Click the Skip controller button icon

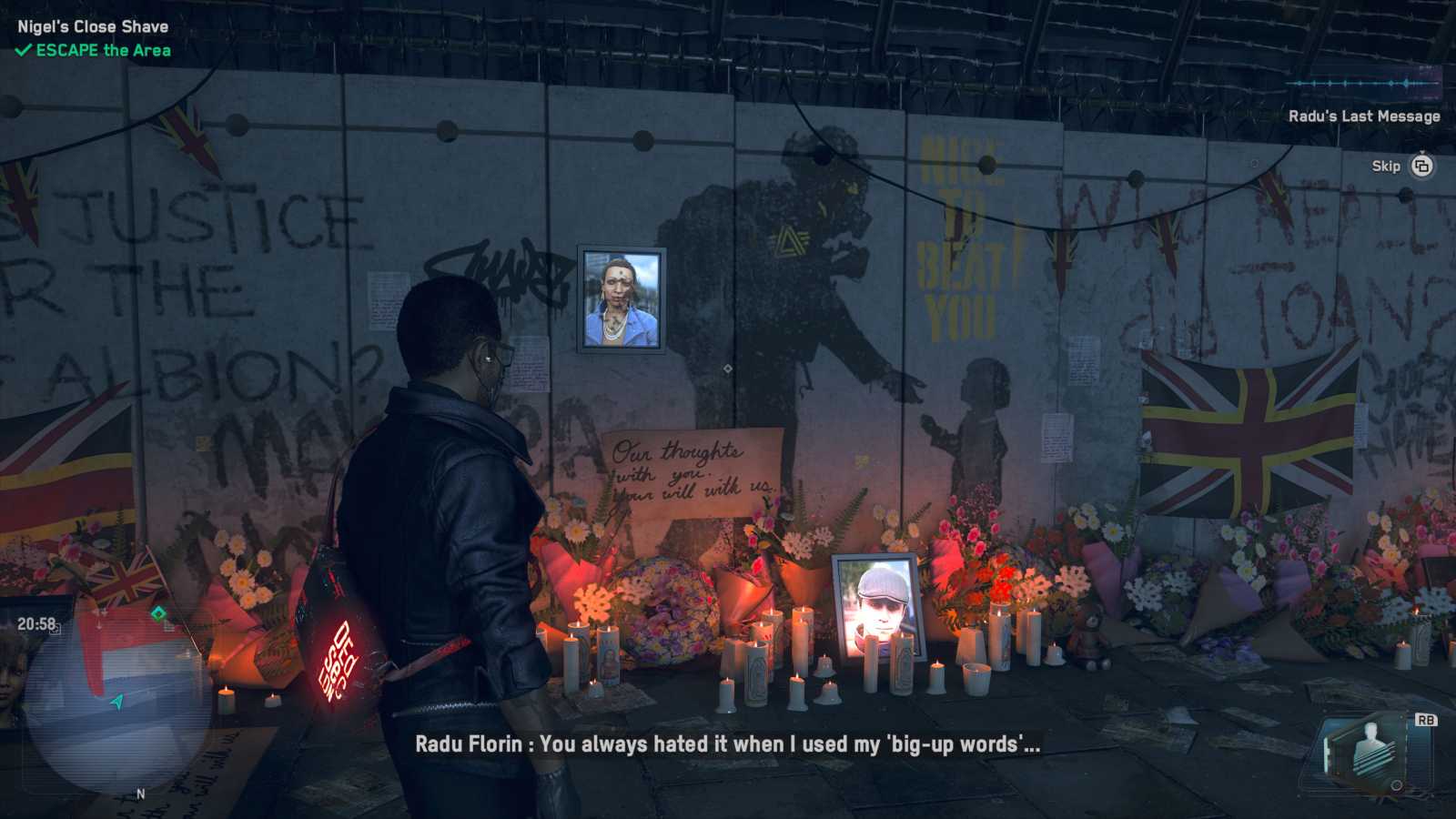pyautogui.click(x=1421, y=167)
